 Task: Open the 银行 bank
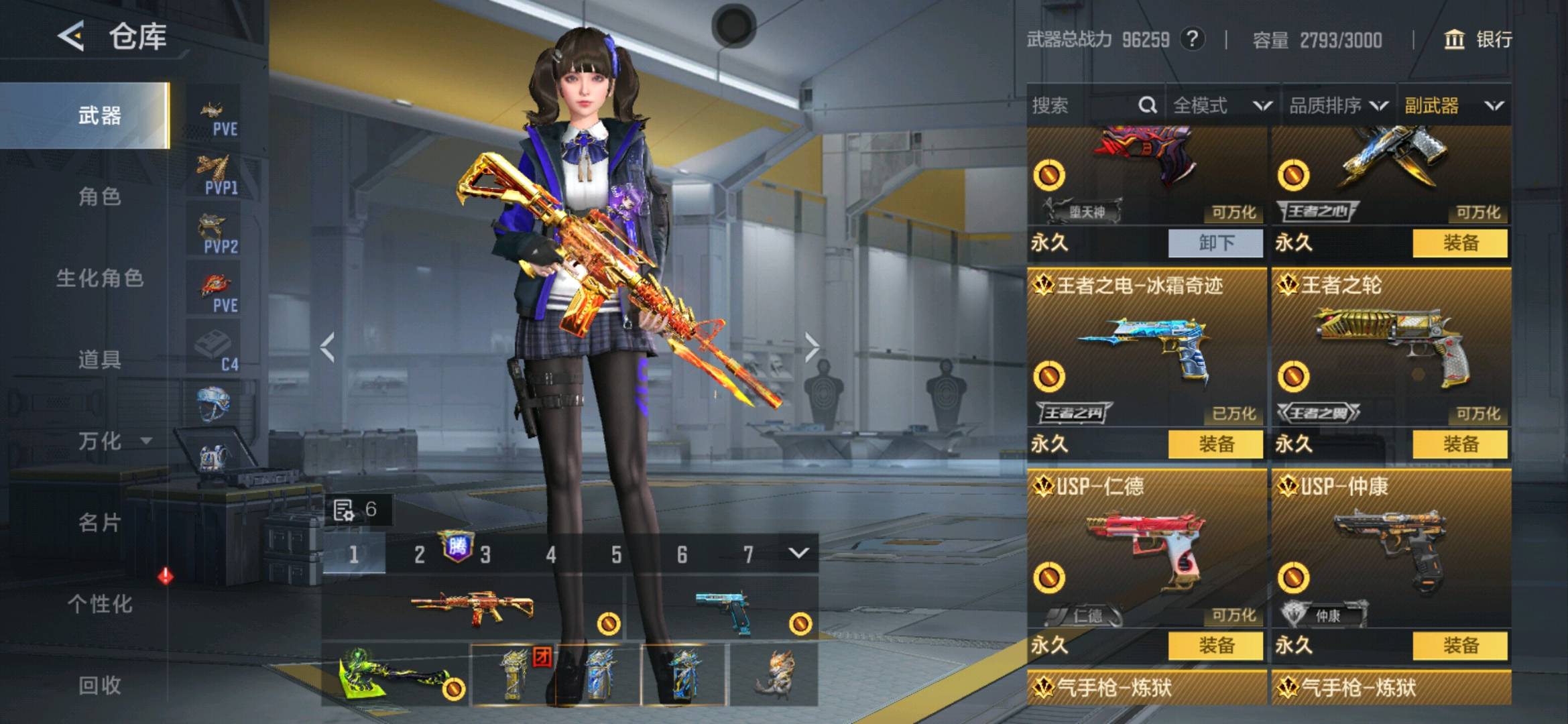[1478, 40]
